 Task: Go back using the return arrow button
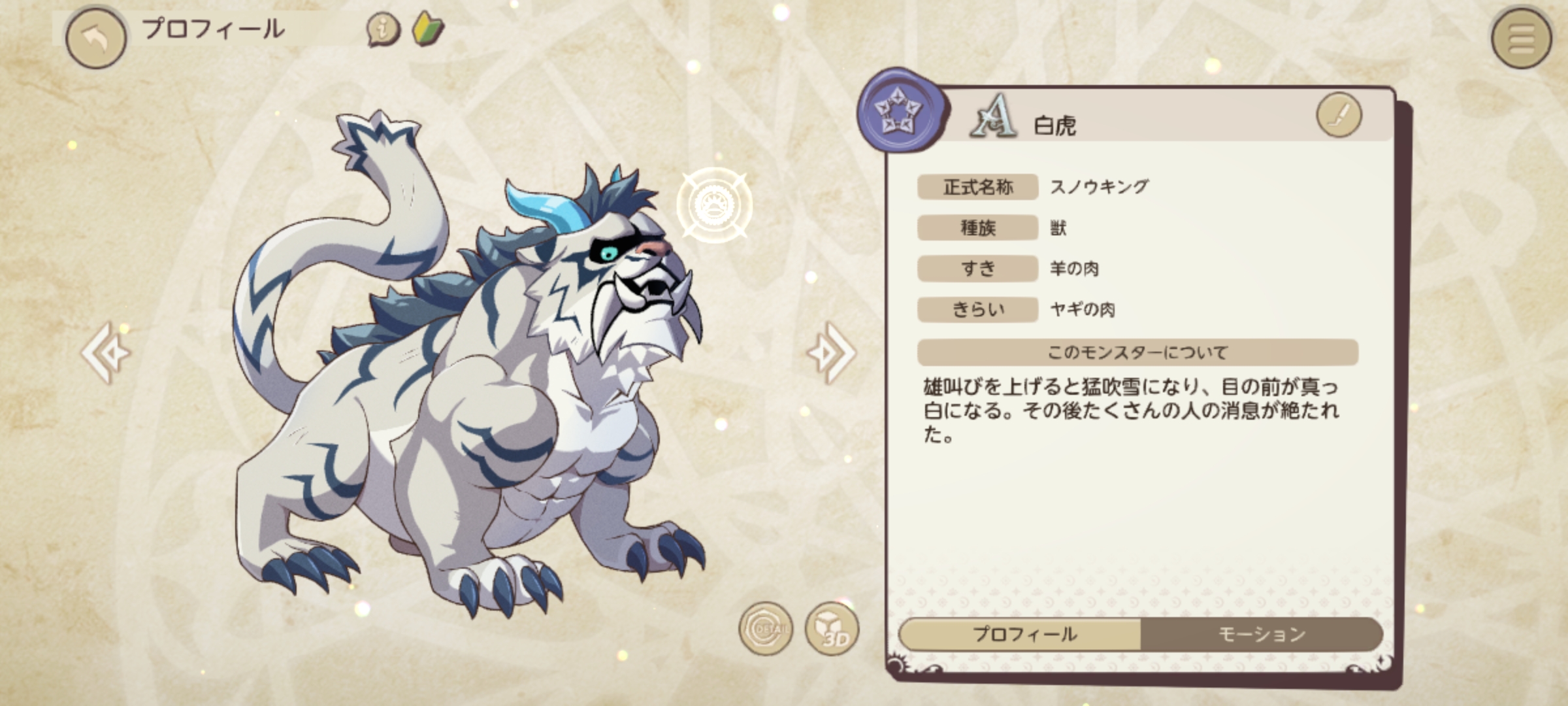click(96, 38)
